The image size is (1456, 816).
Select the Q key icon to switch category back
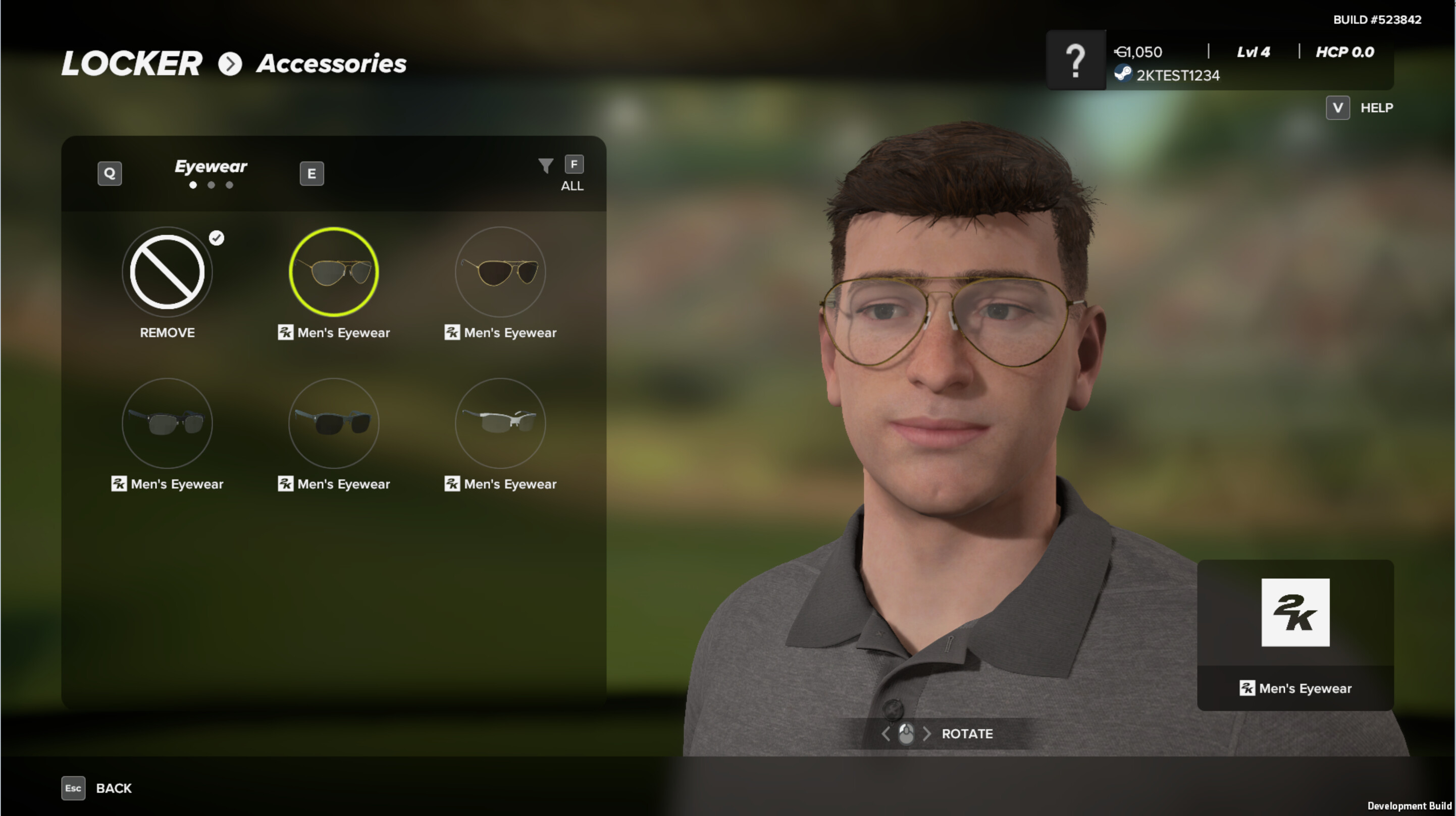[110, 174]
